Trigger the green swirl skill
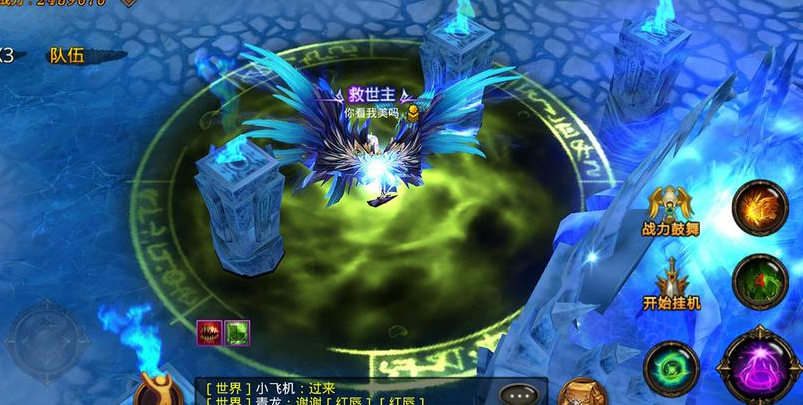This screenshot has width=803, height=405. 671,367
